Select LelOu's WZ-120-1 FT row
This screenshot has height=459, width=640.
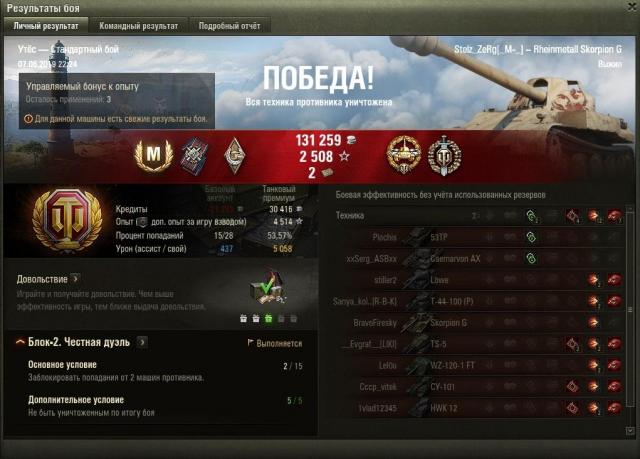tap(480, 365)
